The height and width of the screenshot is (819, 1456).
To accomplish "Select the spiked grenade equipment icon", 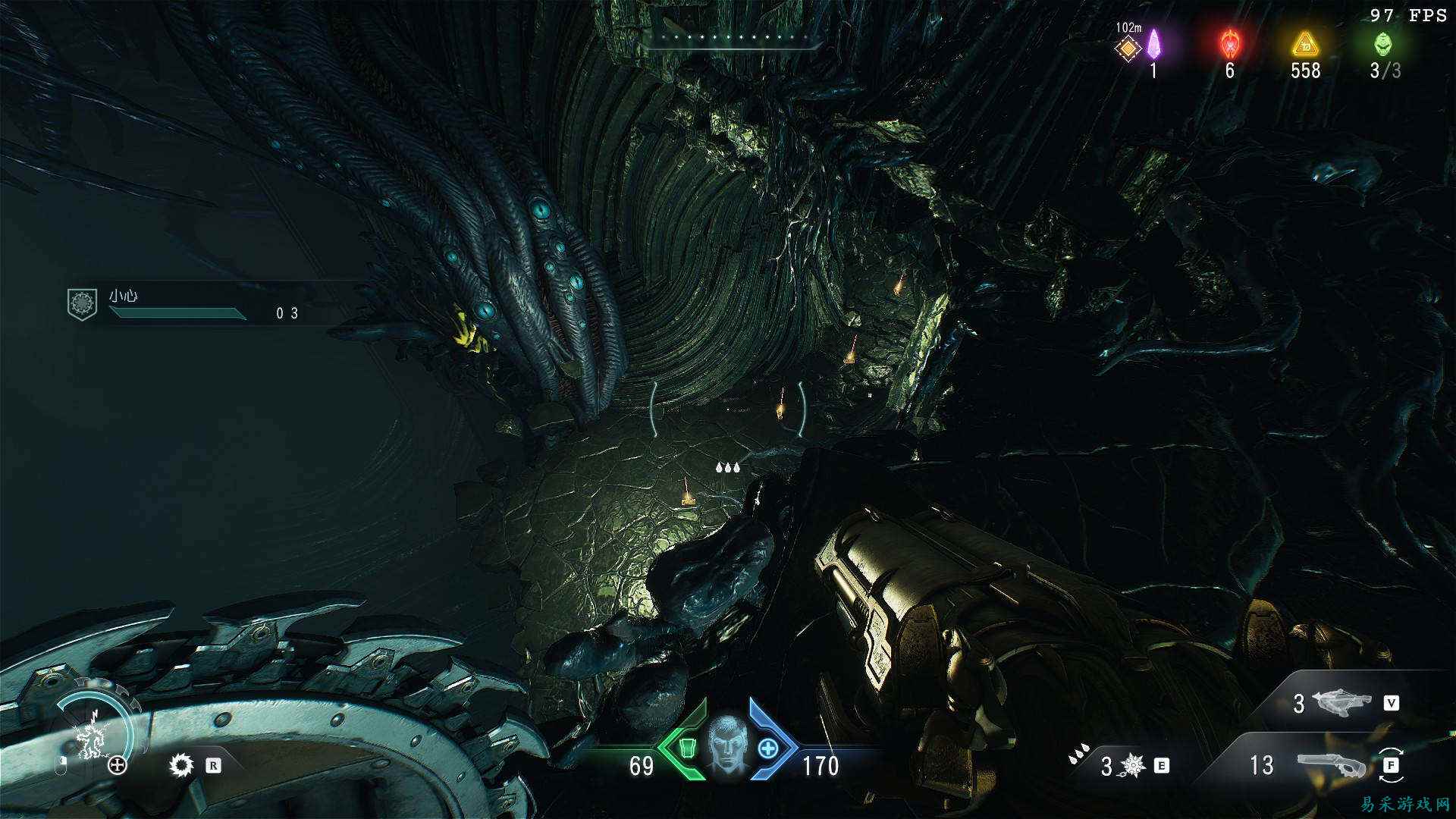I will [1133, 766].
